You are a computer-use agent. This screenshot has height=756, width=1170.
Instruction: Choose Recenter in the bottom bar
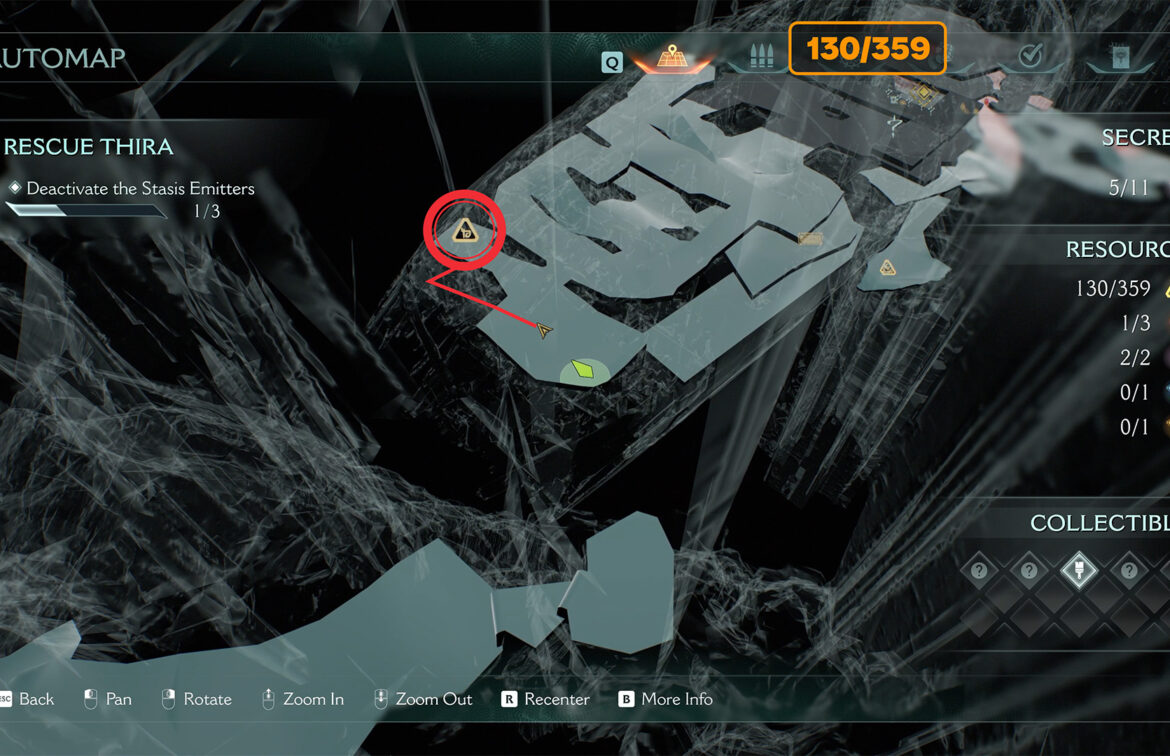coord(546,699)
